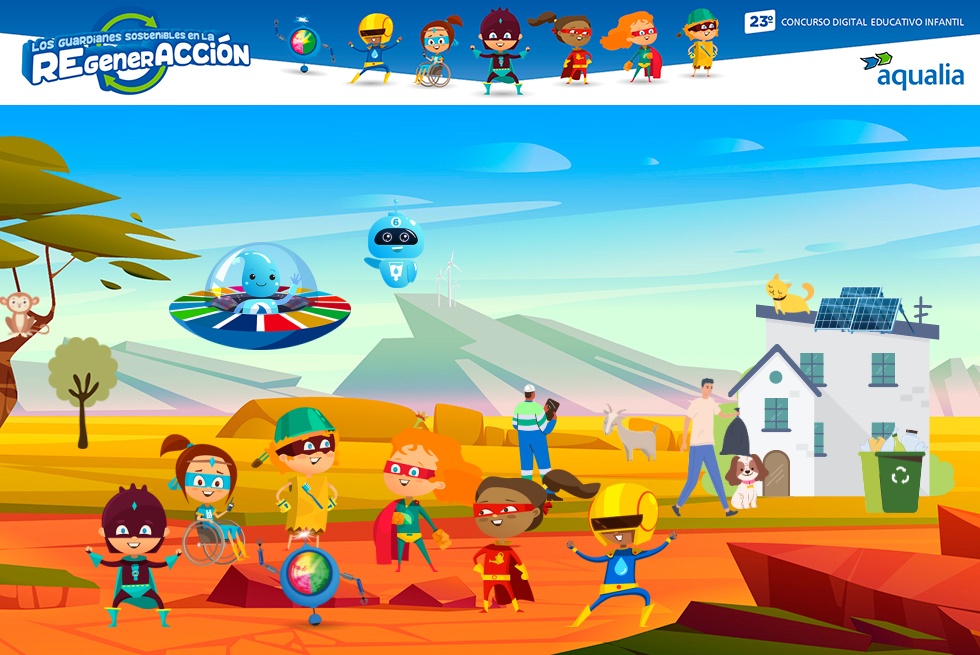Click the REgenerACCIÓN contest logo

click(x=138, y=56)
